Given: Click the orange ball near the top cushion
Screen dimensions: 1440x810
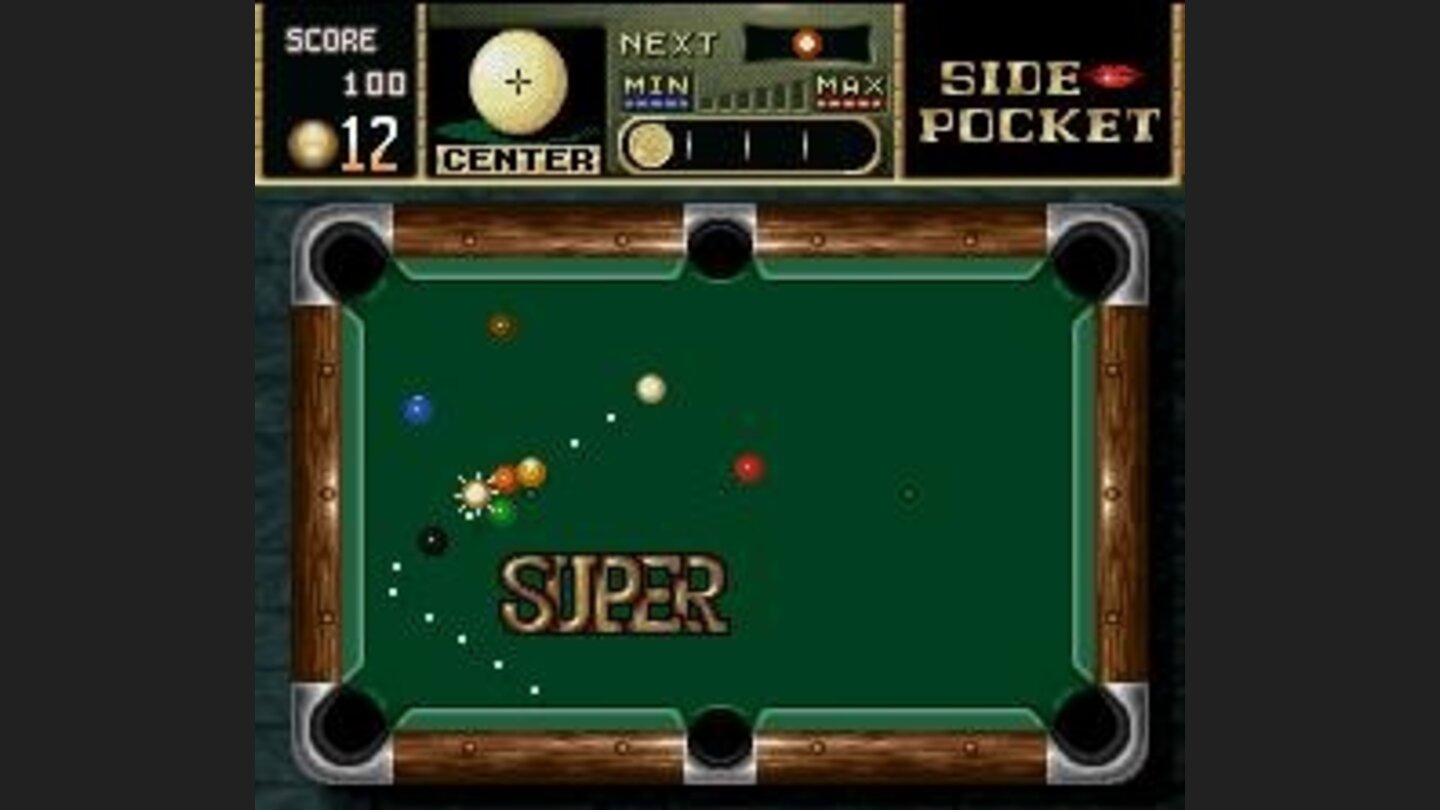Looking at the screenshot, I should click(497, 325).
